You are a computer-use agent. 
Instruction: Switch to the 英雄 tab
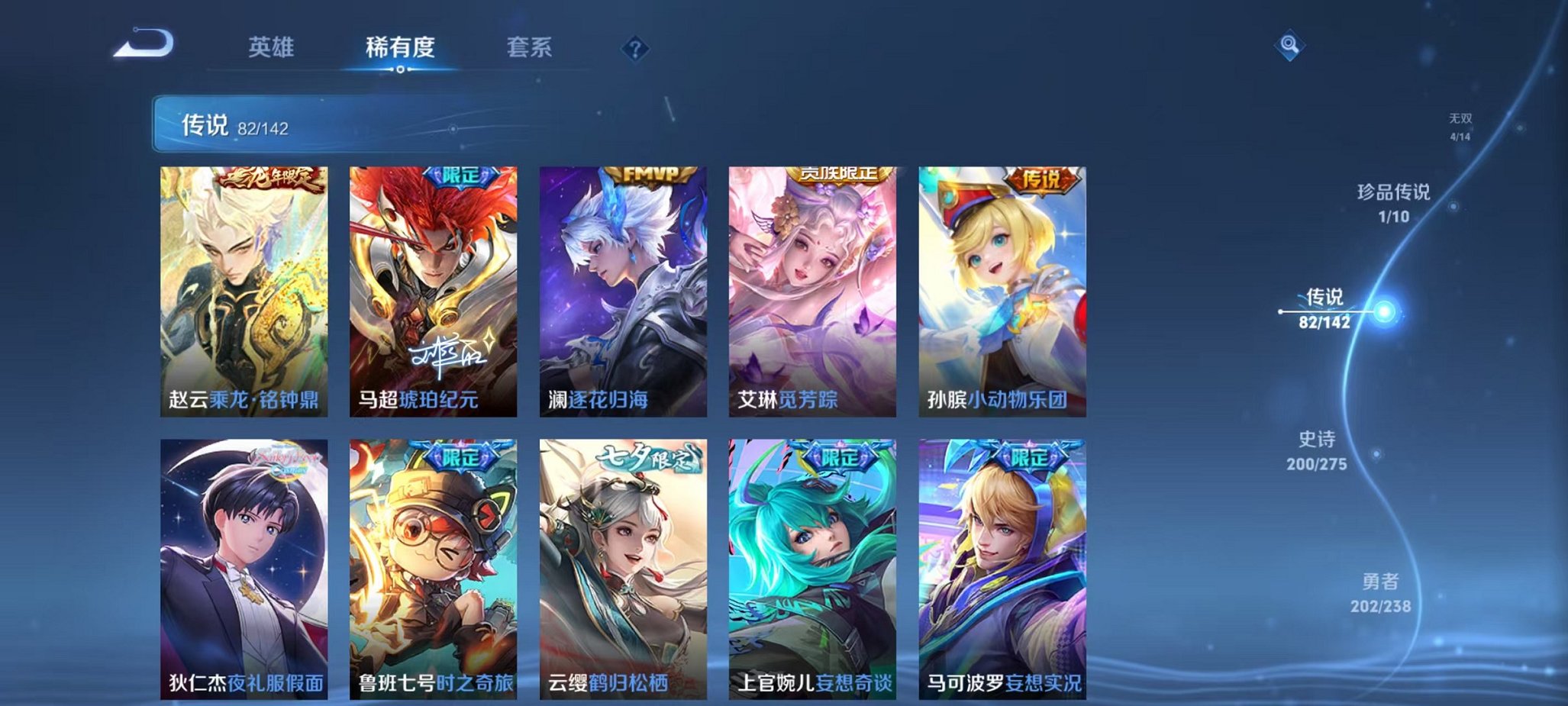271,47
